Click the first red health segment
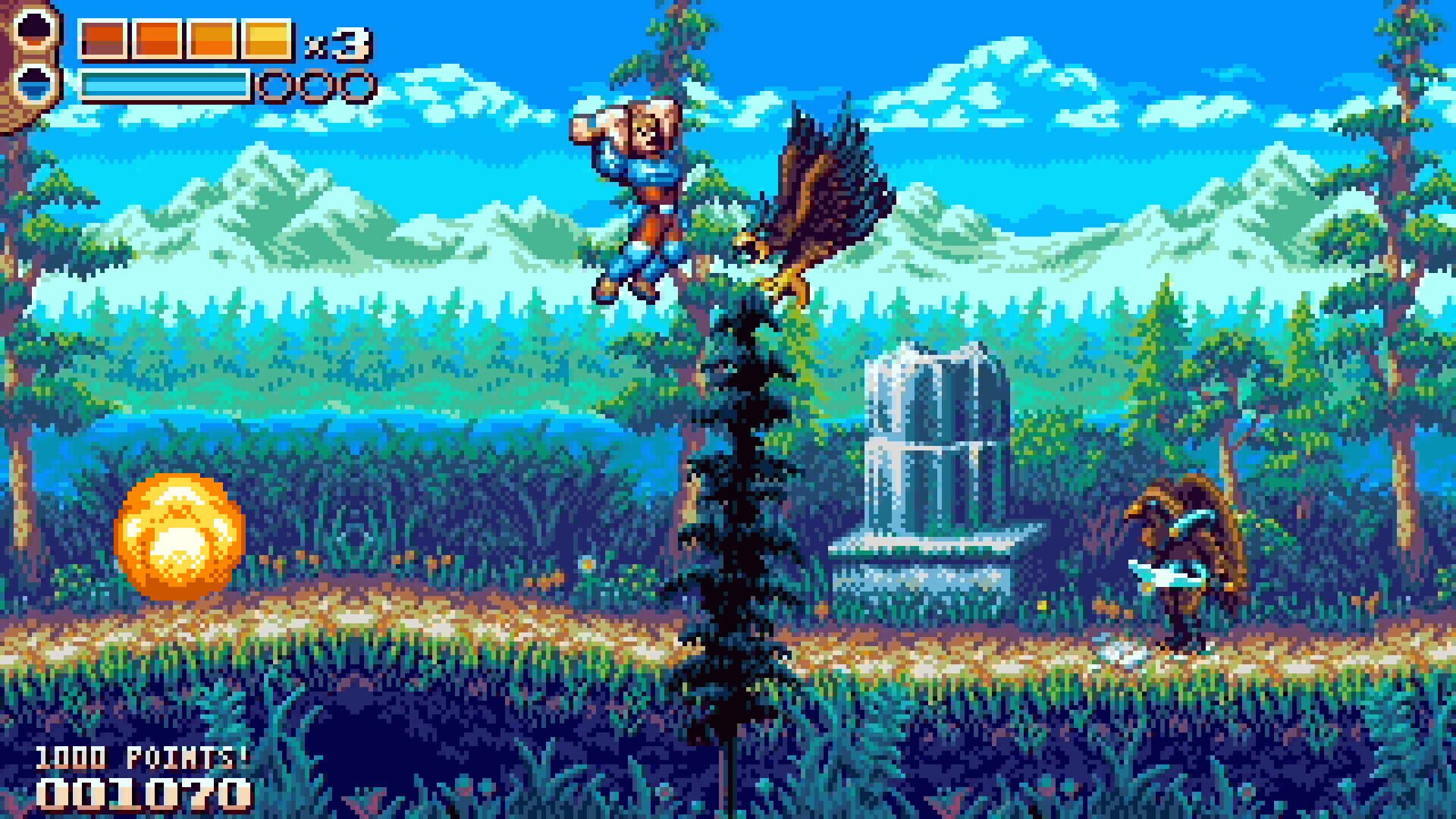 (105, 39)
